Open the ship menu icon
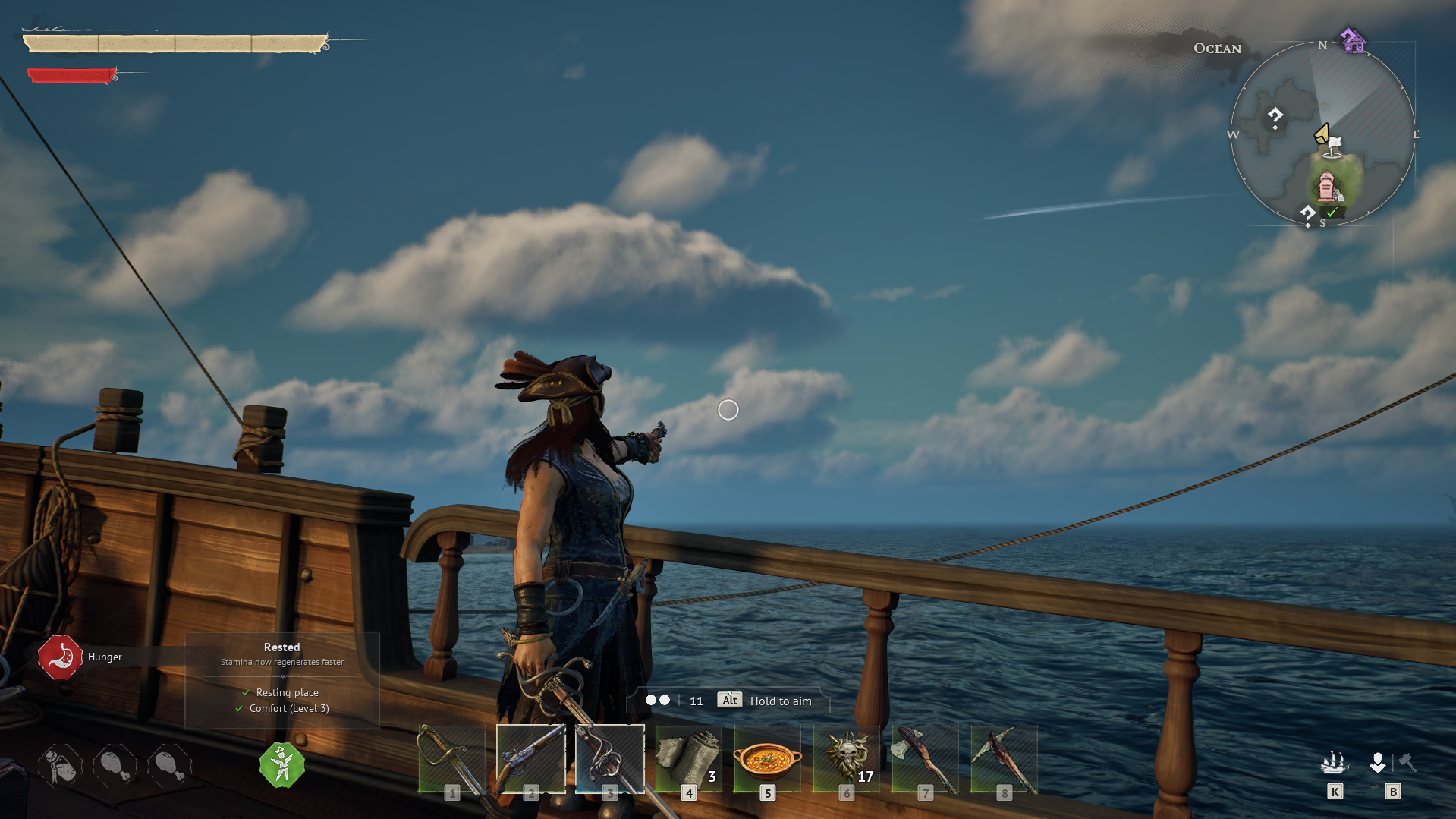Image resolution: width=1456 pixels, height=819 pixels. click(1334, 763)
